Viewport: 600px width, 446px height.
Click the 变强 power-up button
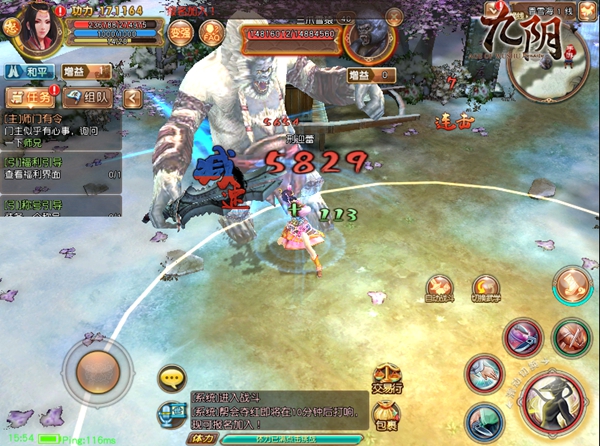coord(181,30)
